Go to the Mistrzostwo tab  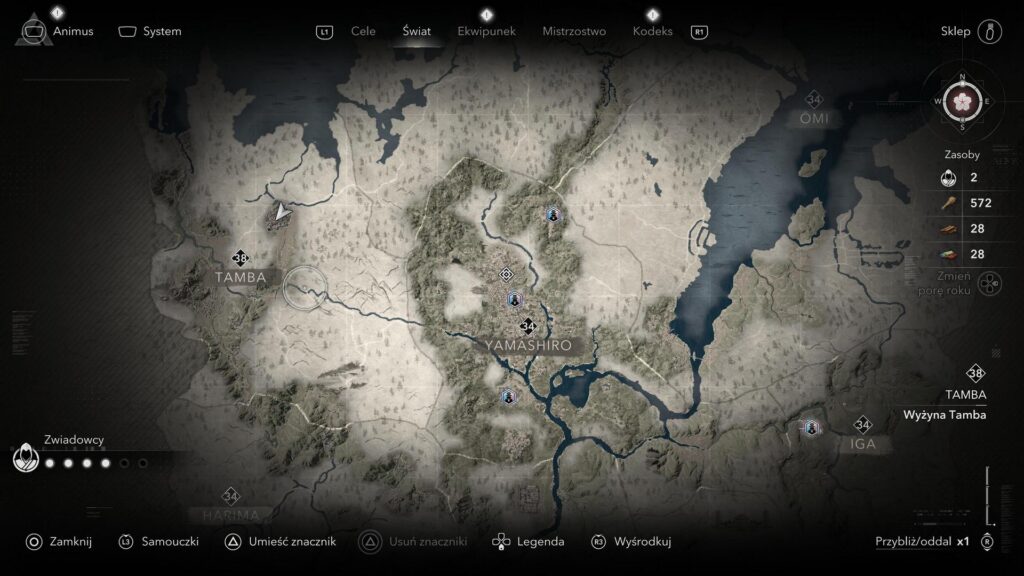574,31
